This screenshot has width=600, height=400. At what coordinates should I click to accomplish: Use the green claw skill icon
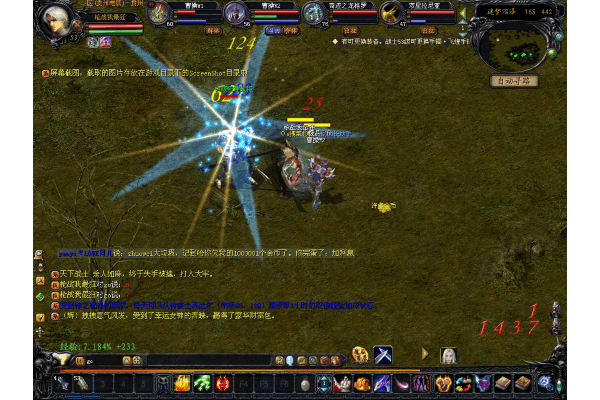202,383
